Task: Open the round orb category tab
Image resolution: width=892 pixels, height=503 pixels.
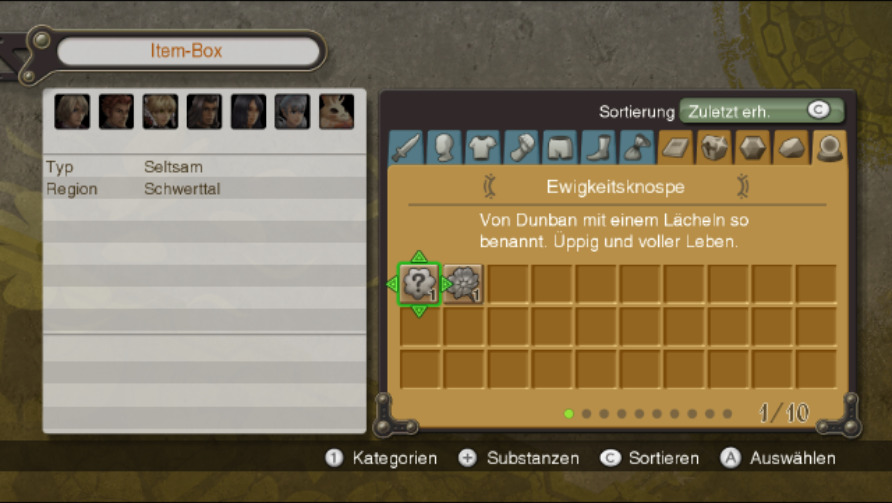Action: [829, 147]
